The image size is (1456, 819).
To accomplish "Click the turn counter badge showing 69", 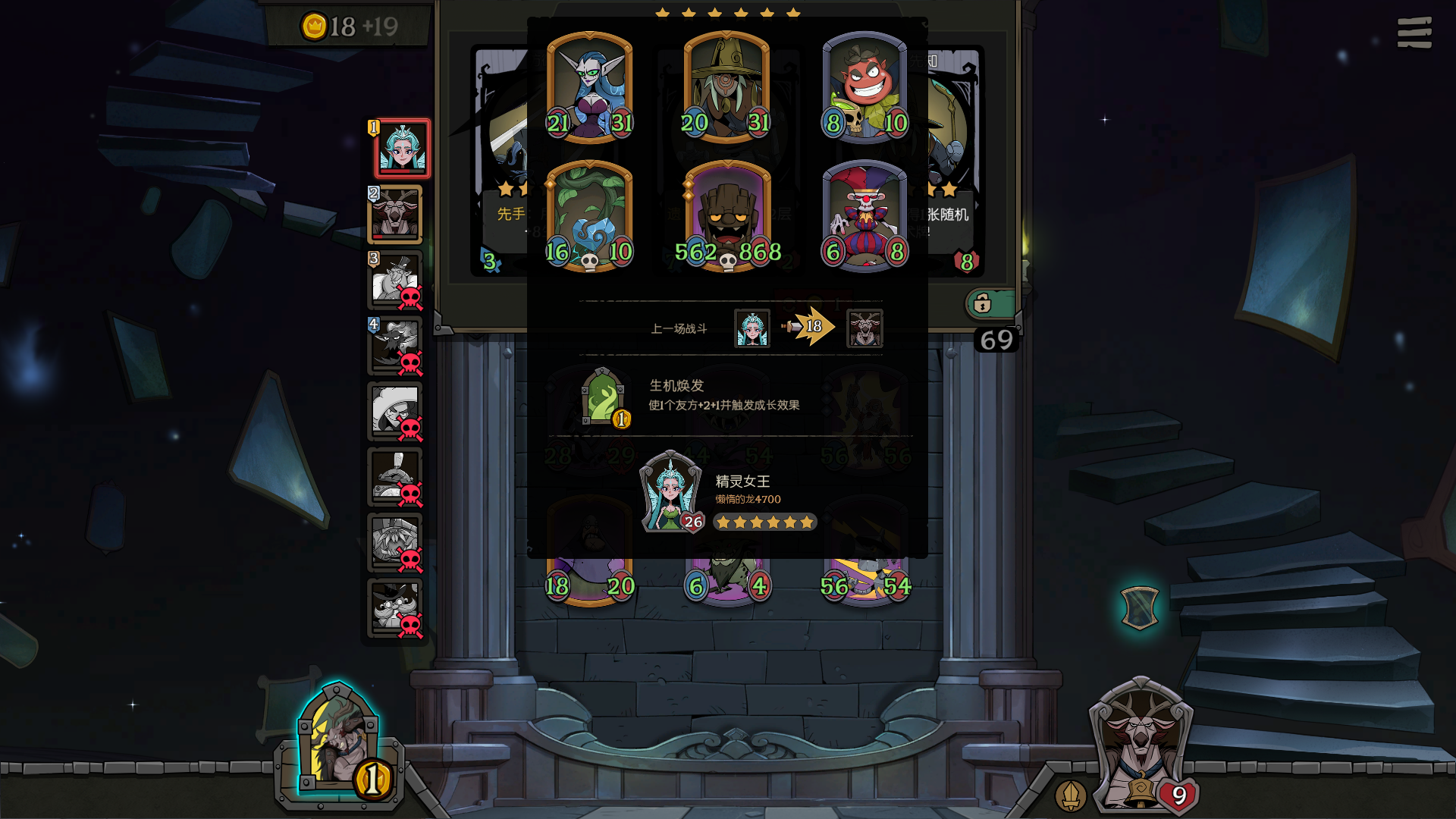I will click(997, 339).
